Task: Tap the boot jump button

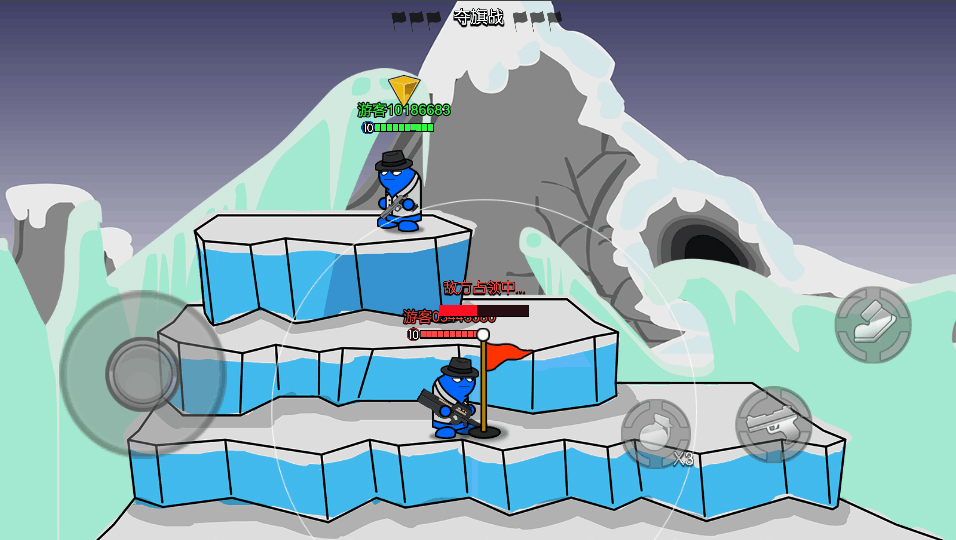Action: click(872, 325)
